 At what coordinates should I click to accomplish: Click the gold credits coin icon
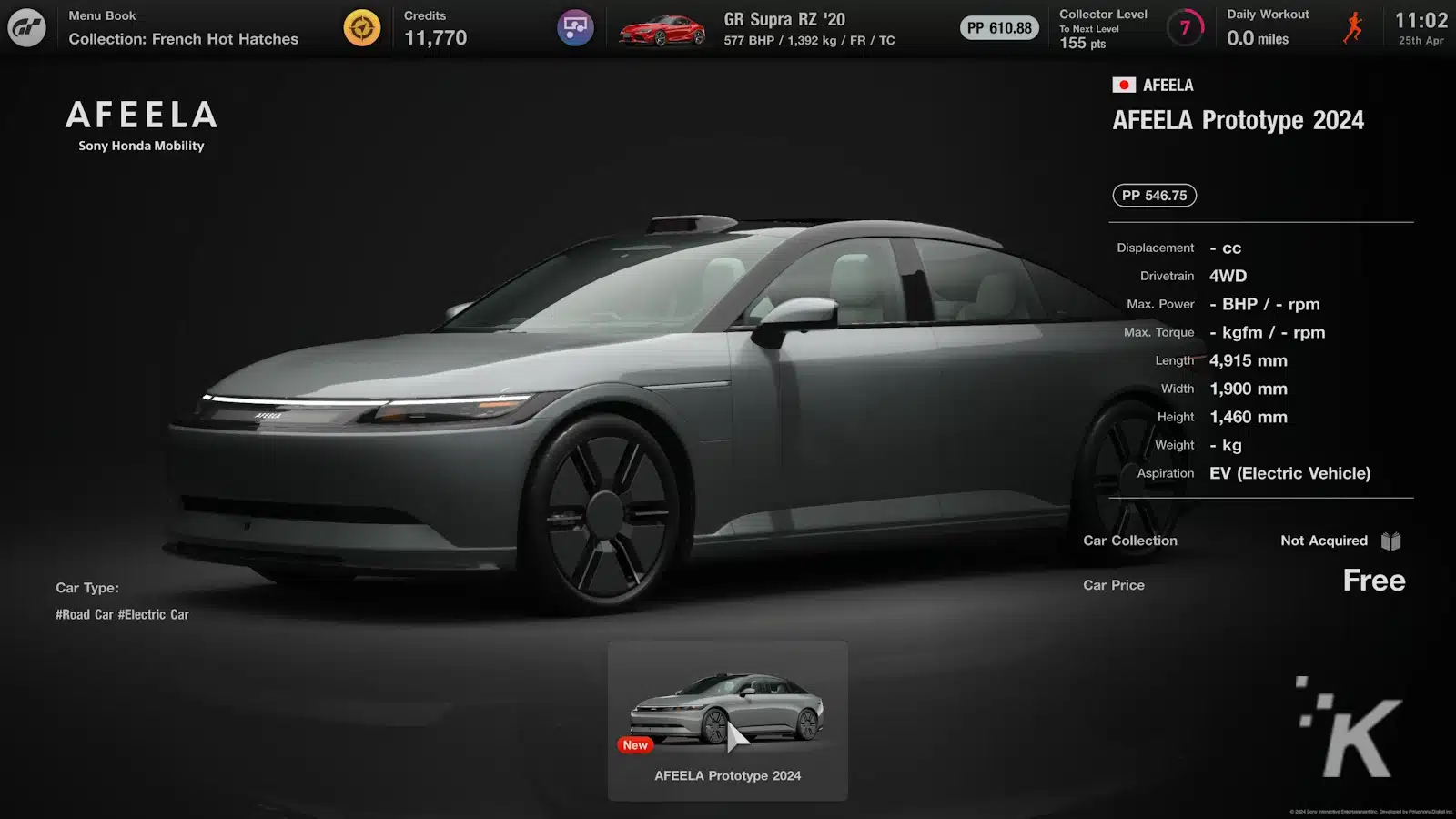pyautogui.click(x=361, y=28)
